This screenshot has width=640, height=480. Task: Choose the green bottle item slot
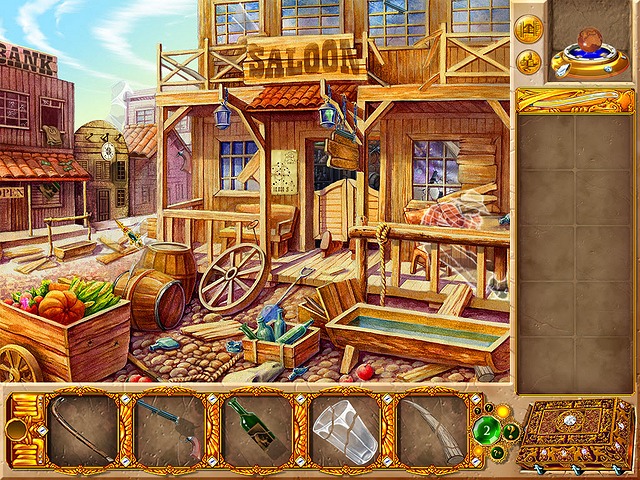(256, 430)
